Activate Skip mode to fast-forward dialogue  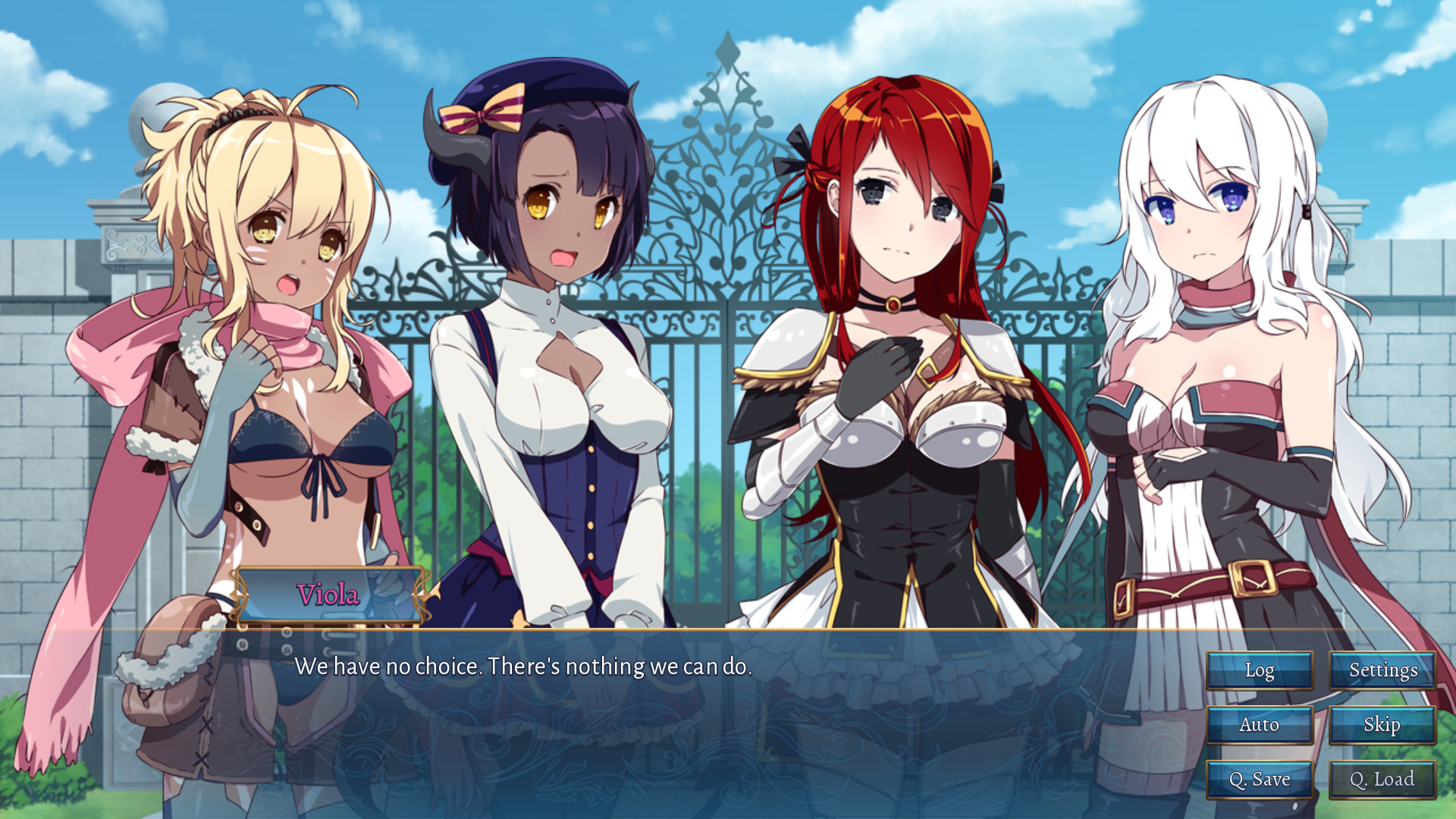(1383, 725)
